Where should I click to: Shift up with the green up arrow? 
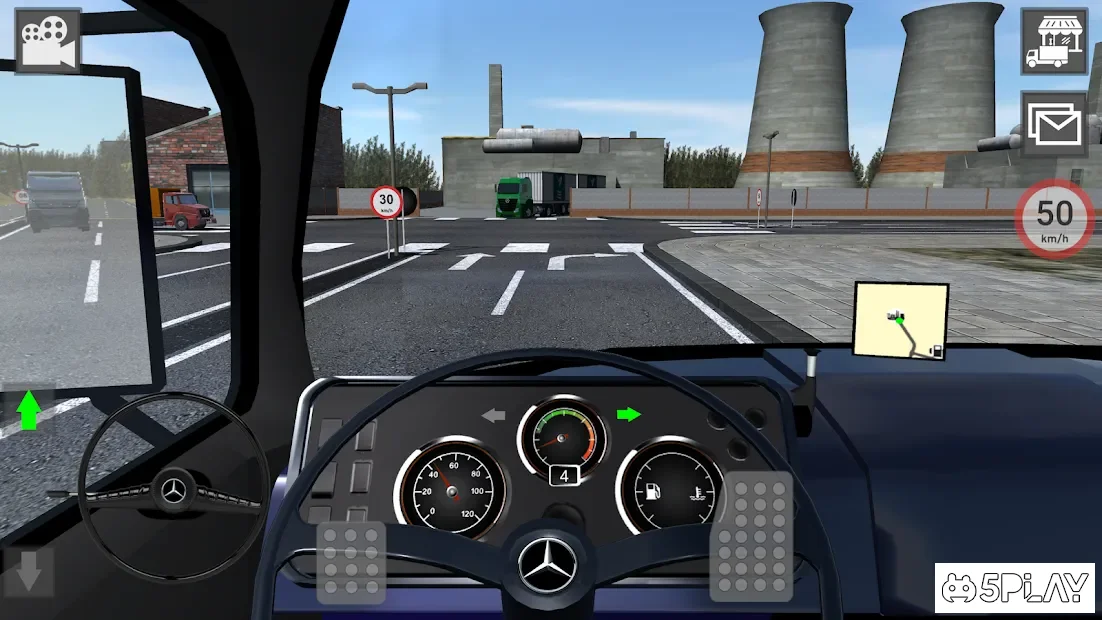(x=29, y=410)
